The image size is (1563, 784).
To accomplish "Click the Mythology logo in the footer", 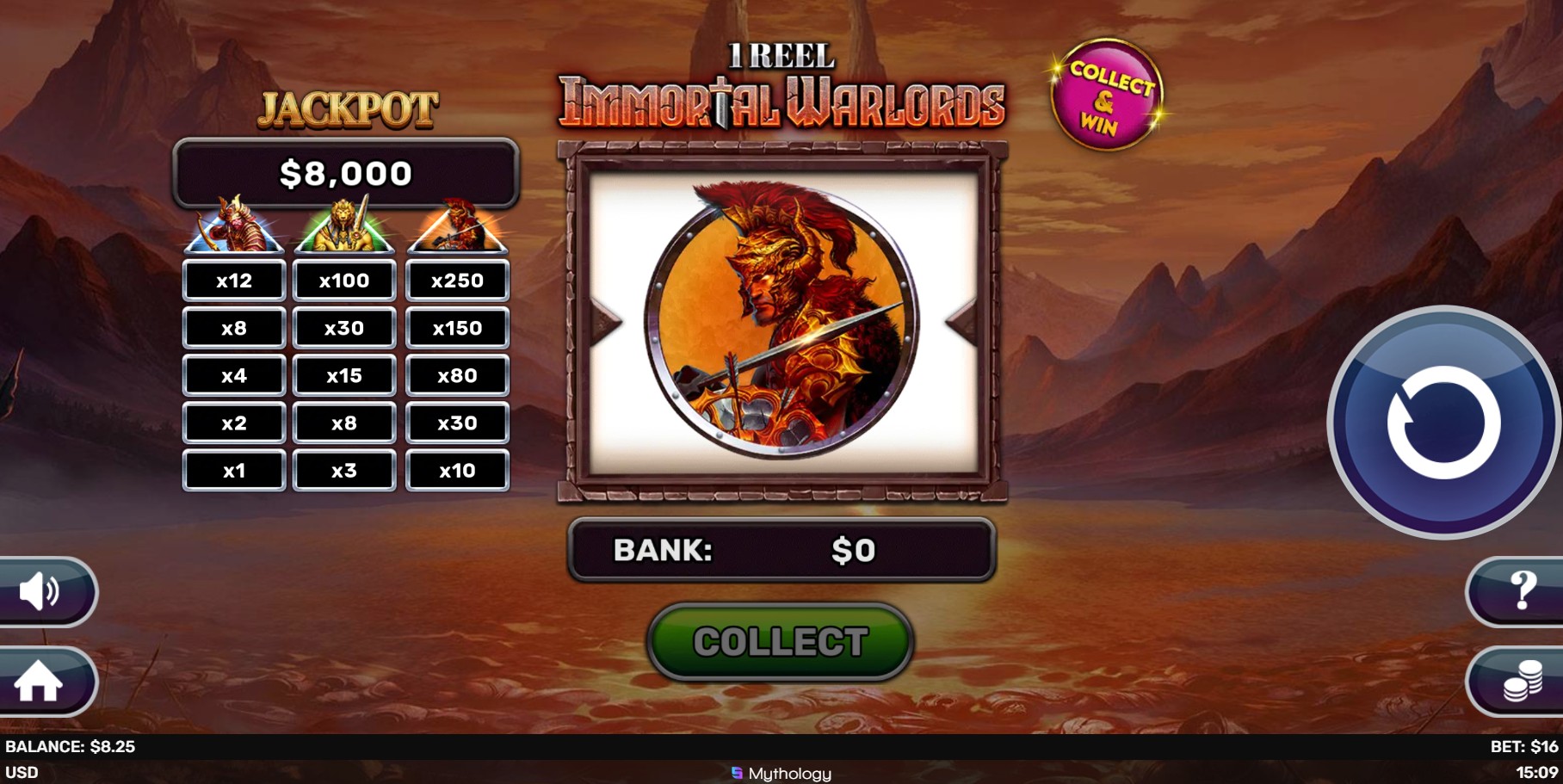I will 781,773.
